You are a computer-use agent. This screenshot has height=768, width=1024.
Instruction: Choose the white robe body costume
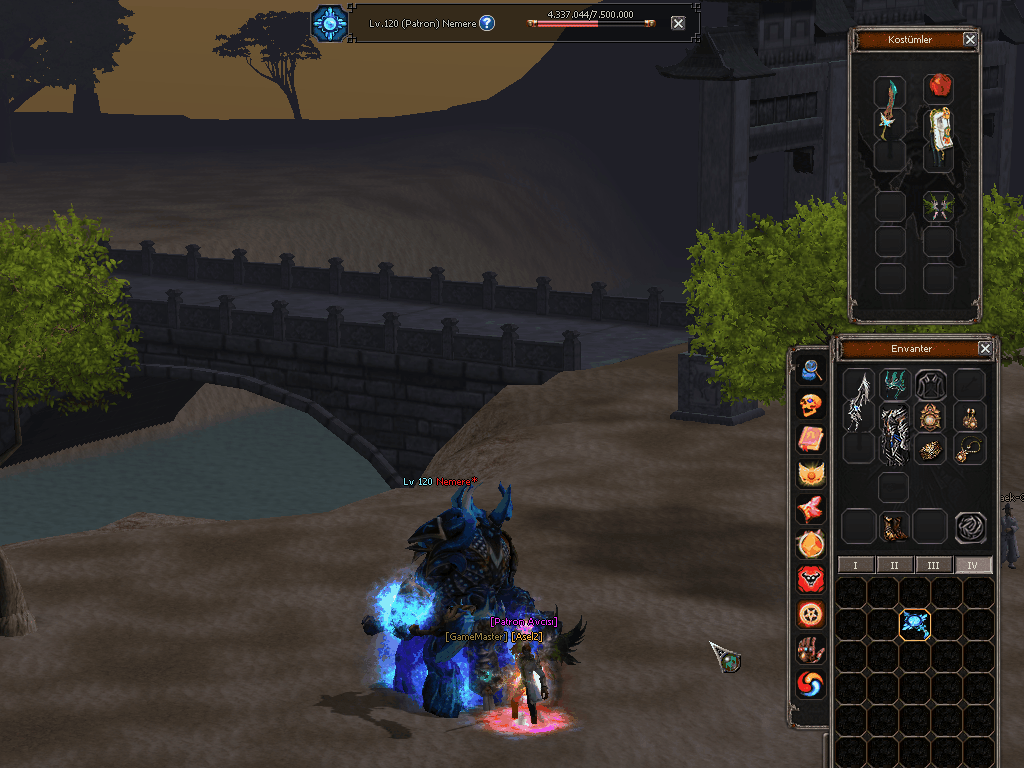(938, 138)
